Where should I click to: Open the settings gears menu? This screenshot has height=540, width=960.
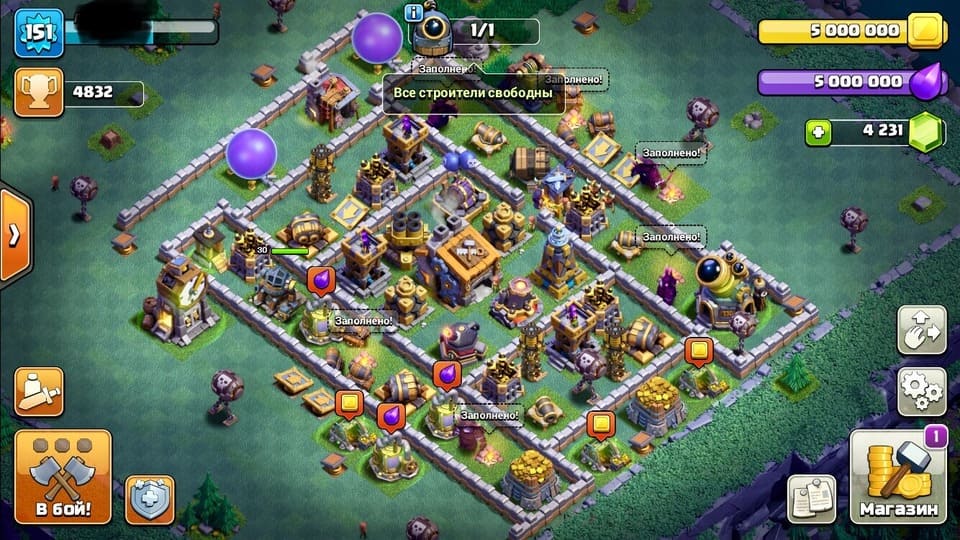tap(921, 391)
